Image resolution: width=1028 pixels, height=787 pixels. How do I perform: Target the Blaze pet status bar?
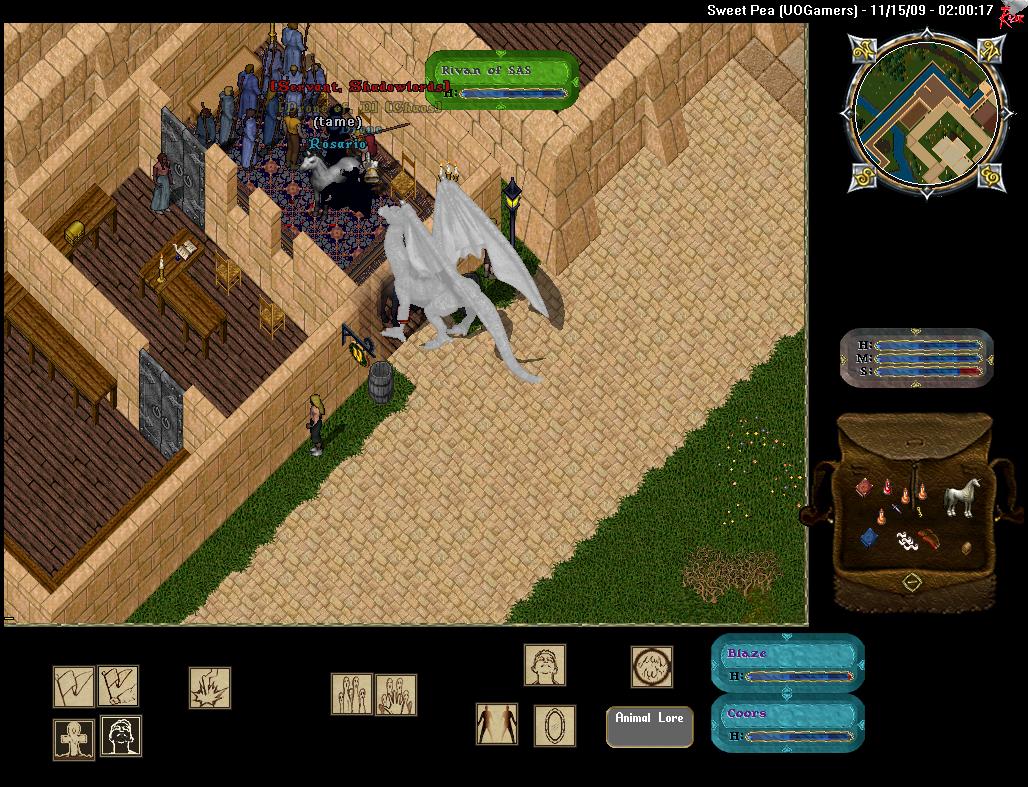(x=787, y=663)
